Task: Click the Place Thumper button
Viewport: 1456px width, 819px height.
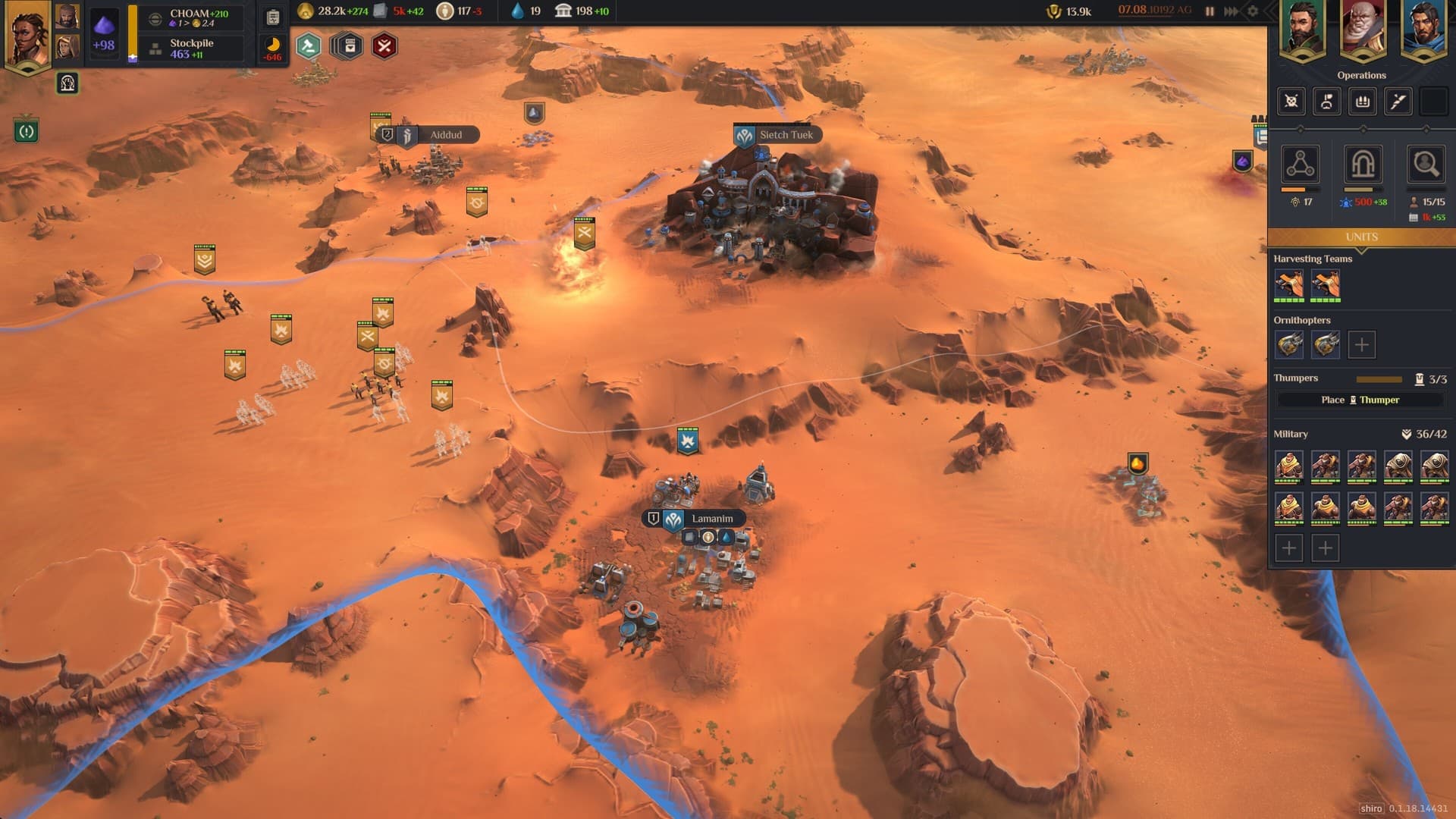Action: (x=1360, y=400)
